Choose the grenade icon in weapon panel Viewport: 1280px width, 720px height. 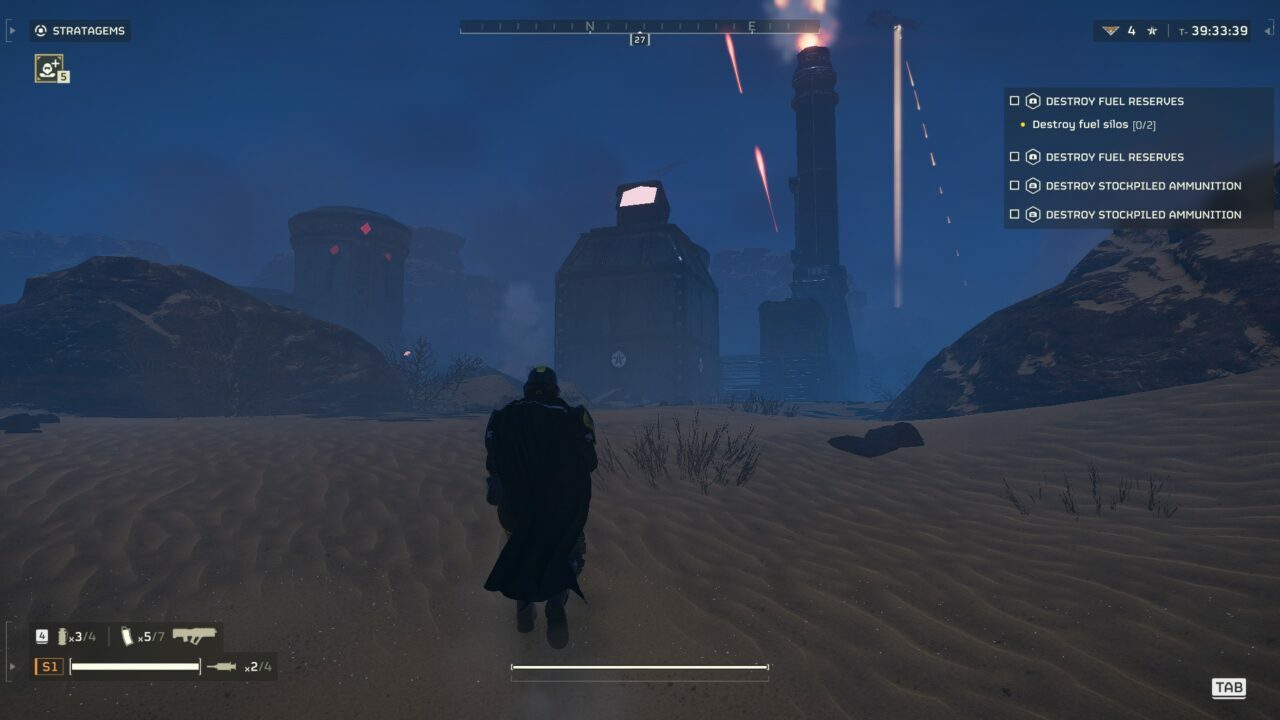[63, 636]
